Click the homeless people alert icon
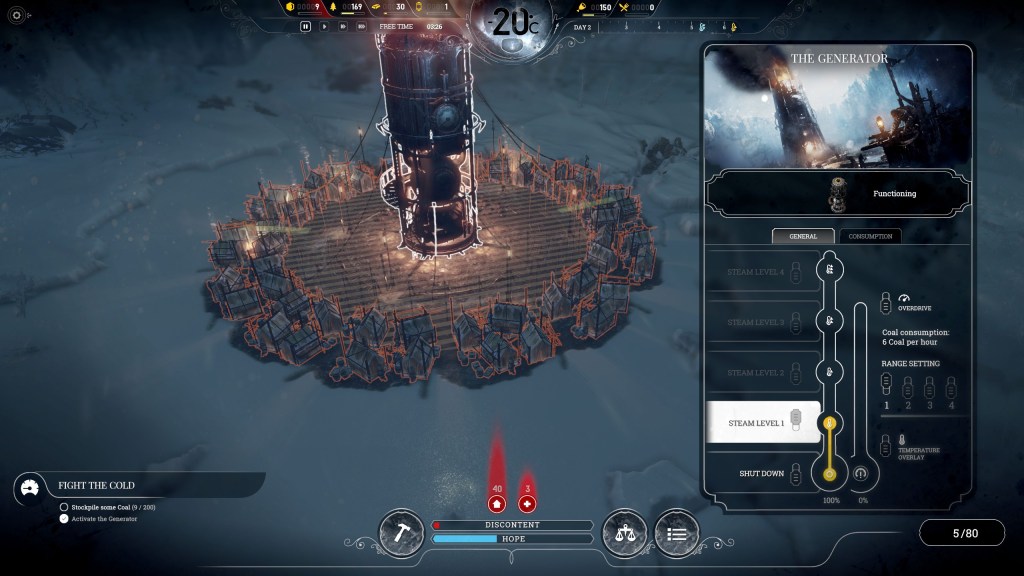The height and width of the screenshot is (576, 1024). [496, 502]
